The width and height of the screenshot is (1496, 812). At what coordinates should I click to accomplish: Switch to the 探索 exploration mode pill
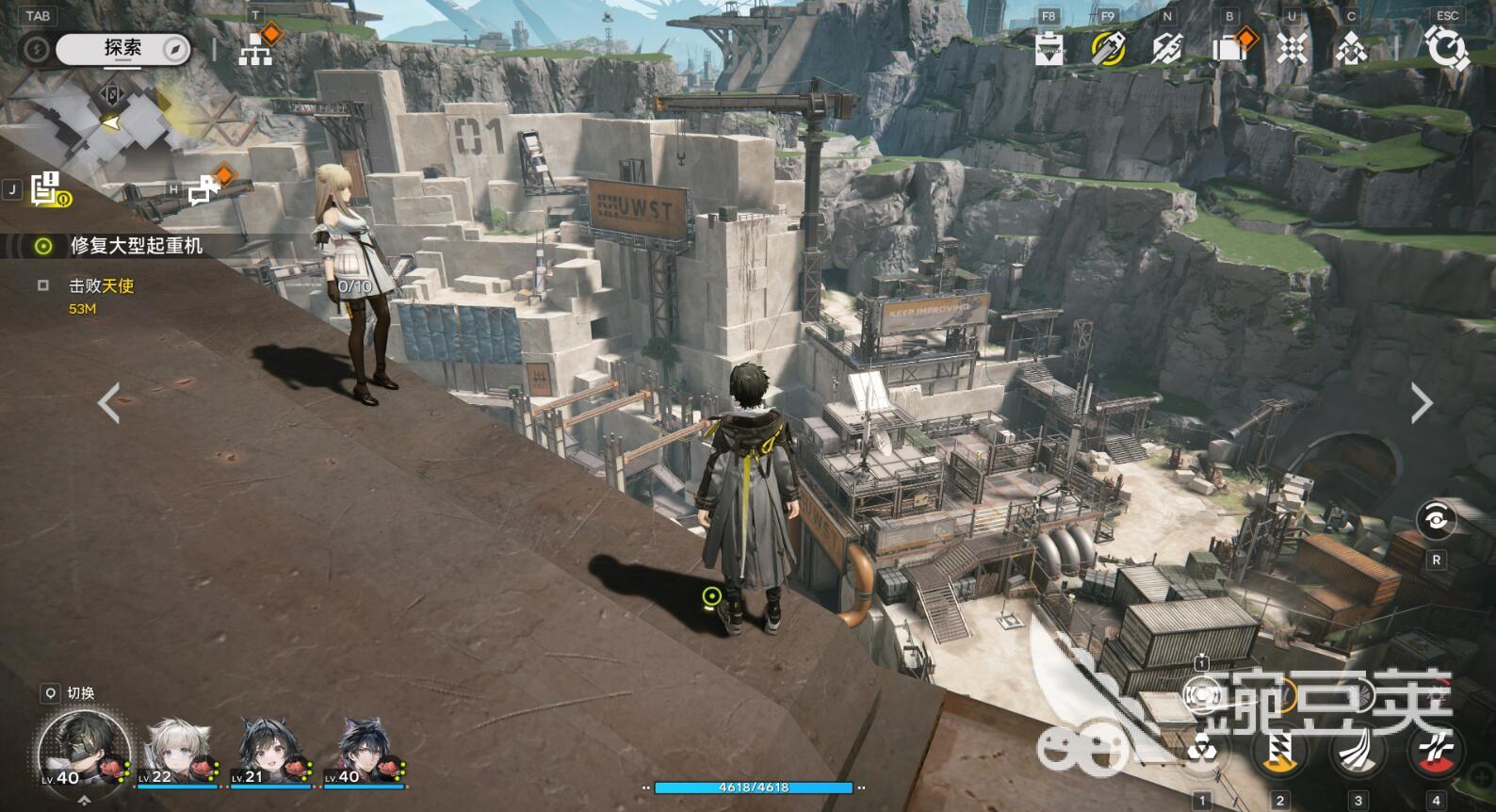click(x=122, y=48)
